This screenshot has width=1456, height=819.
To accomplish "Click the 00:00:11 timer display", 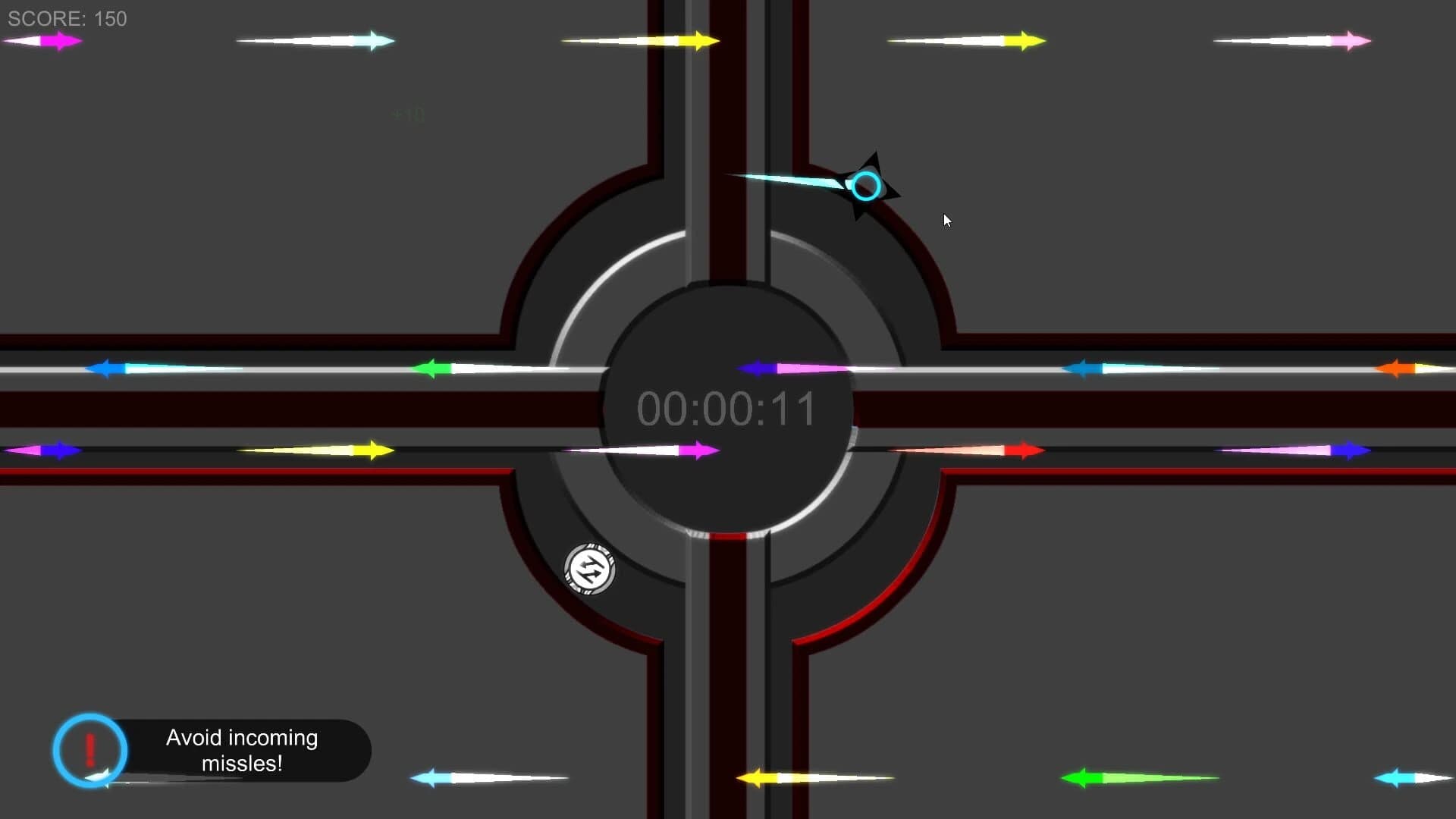I will (x=728, y=409).
